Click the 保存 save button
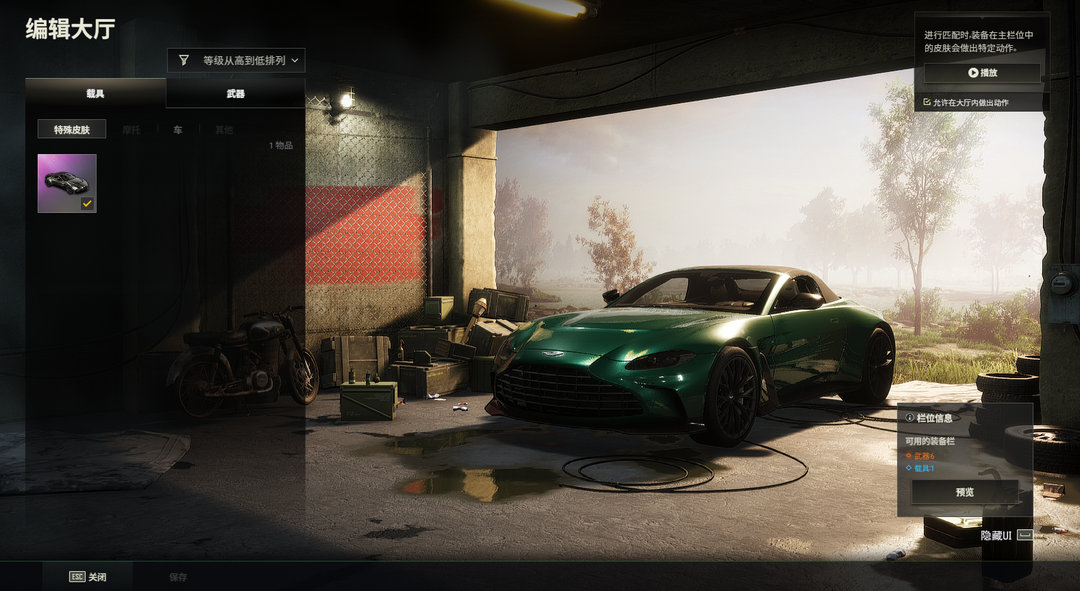1080x591 pixels. coord(178,577)
